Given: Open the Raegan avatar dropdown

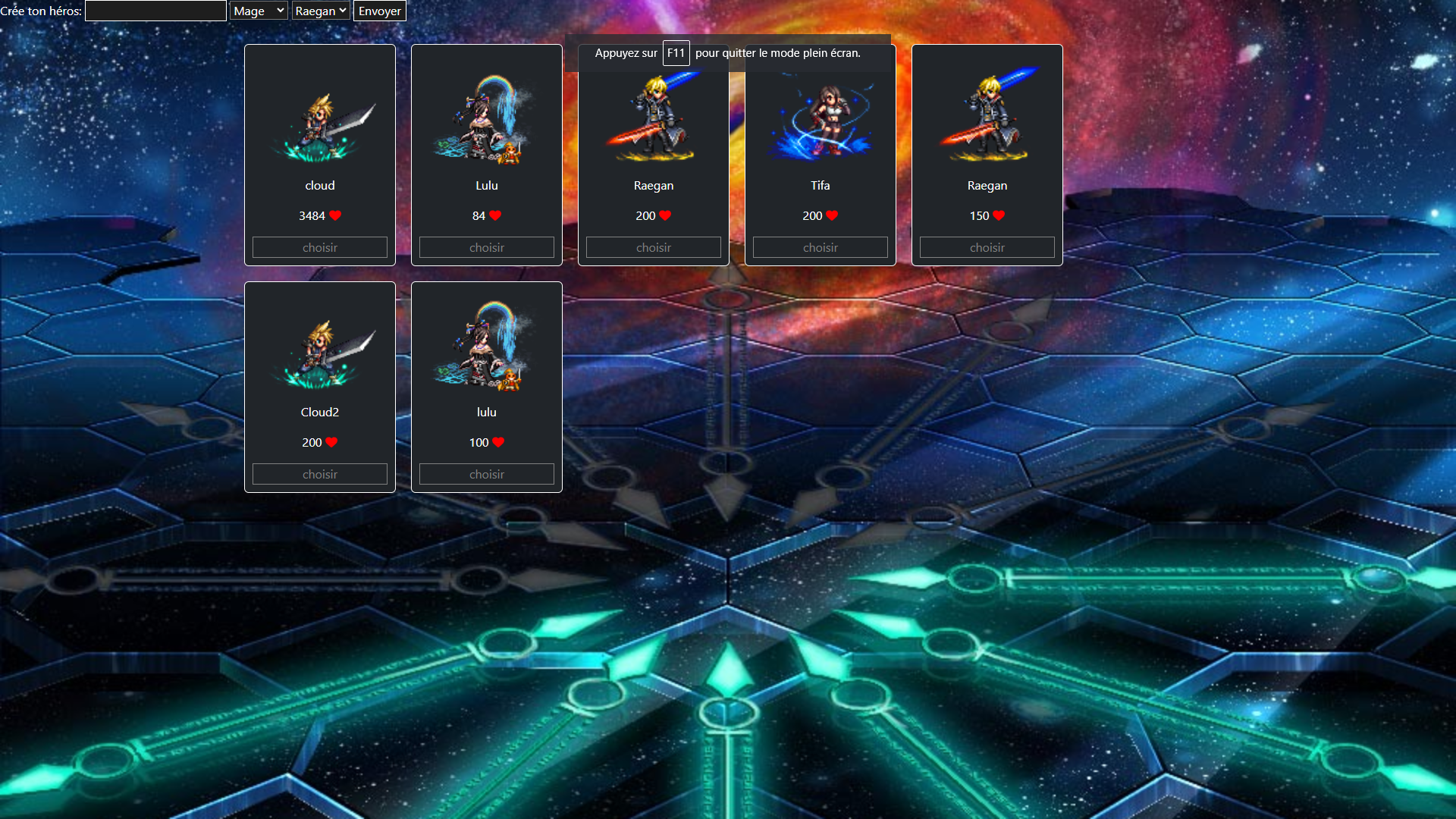Looking at the screenshot, I should (320, 11).
